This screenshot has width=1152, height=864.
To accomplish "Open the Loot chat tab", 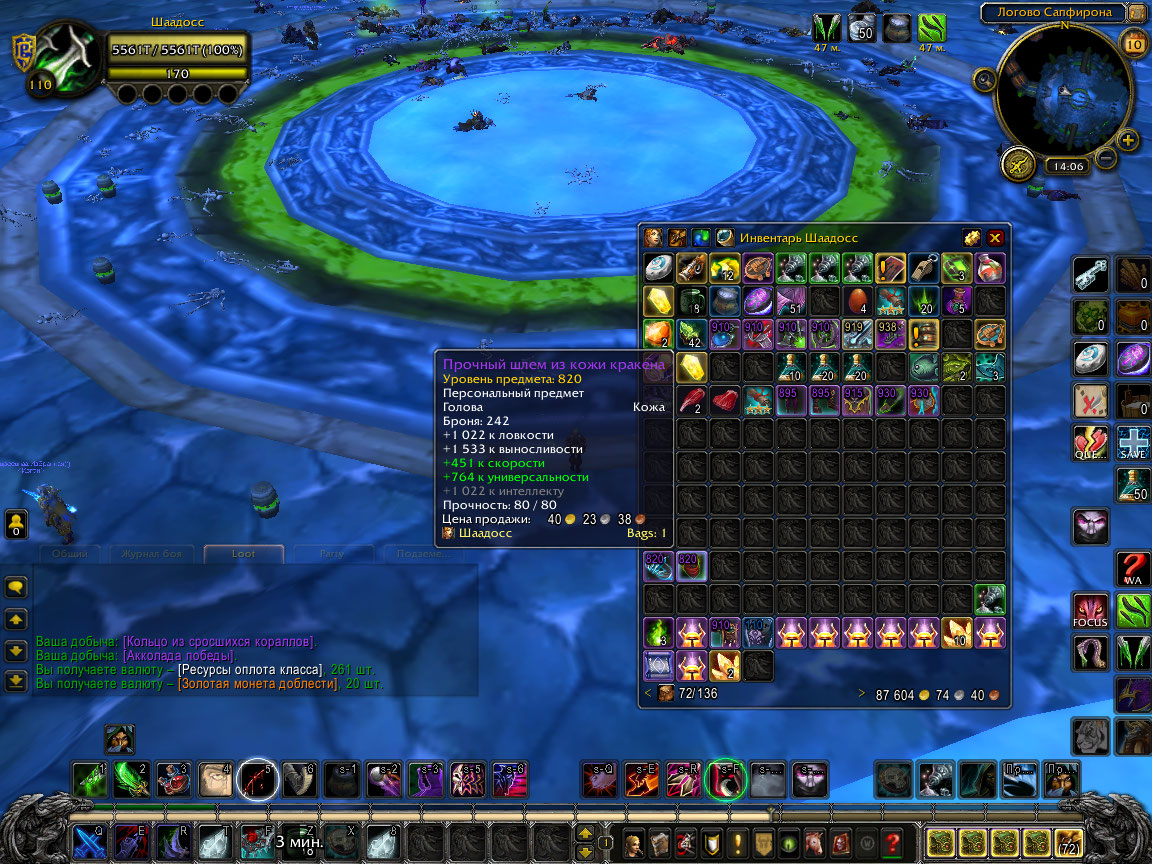I will (x=243, y=553).
